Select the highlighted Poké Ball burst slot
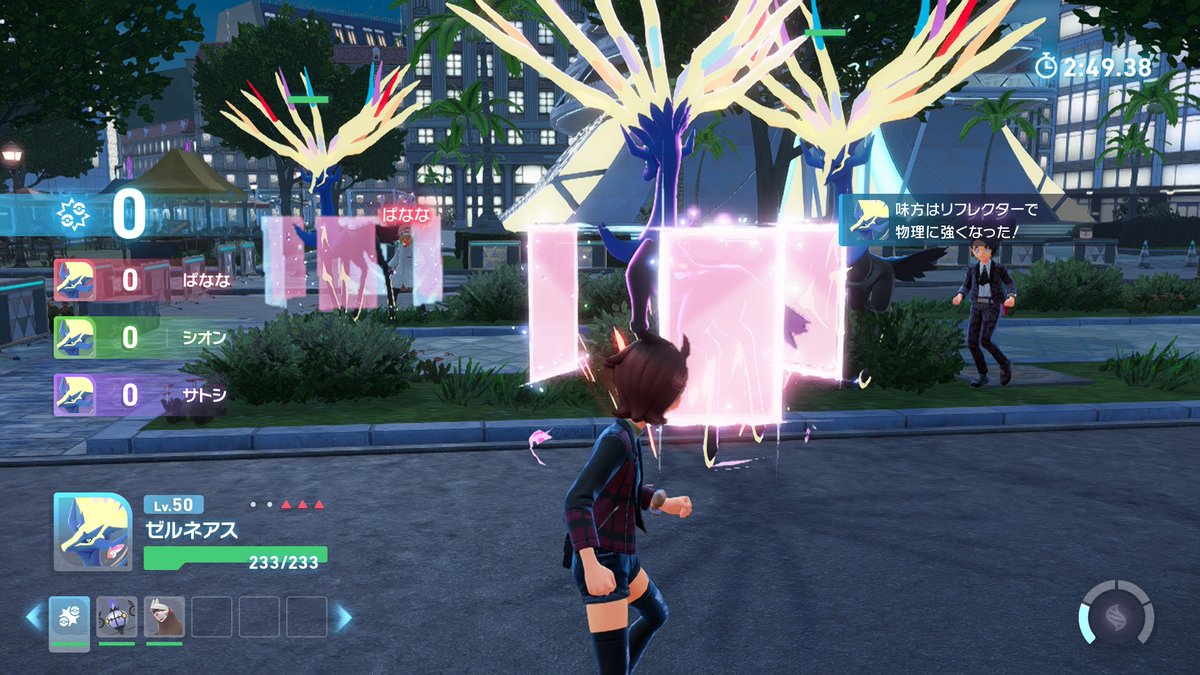The image size is (1200, 675). pyautogui.click(x=69, y=617)
